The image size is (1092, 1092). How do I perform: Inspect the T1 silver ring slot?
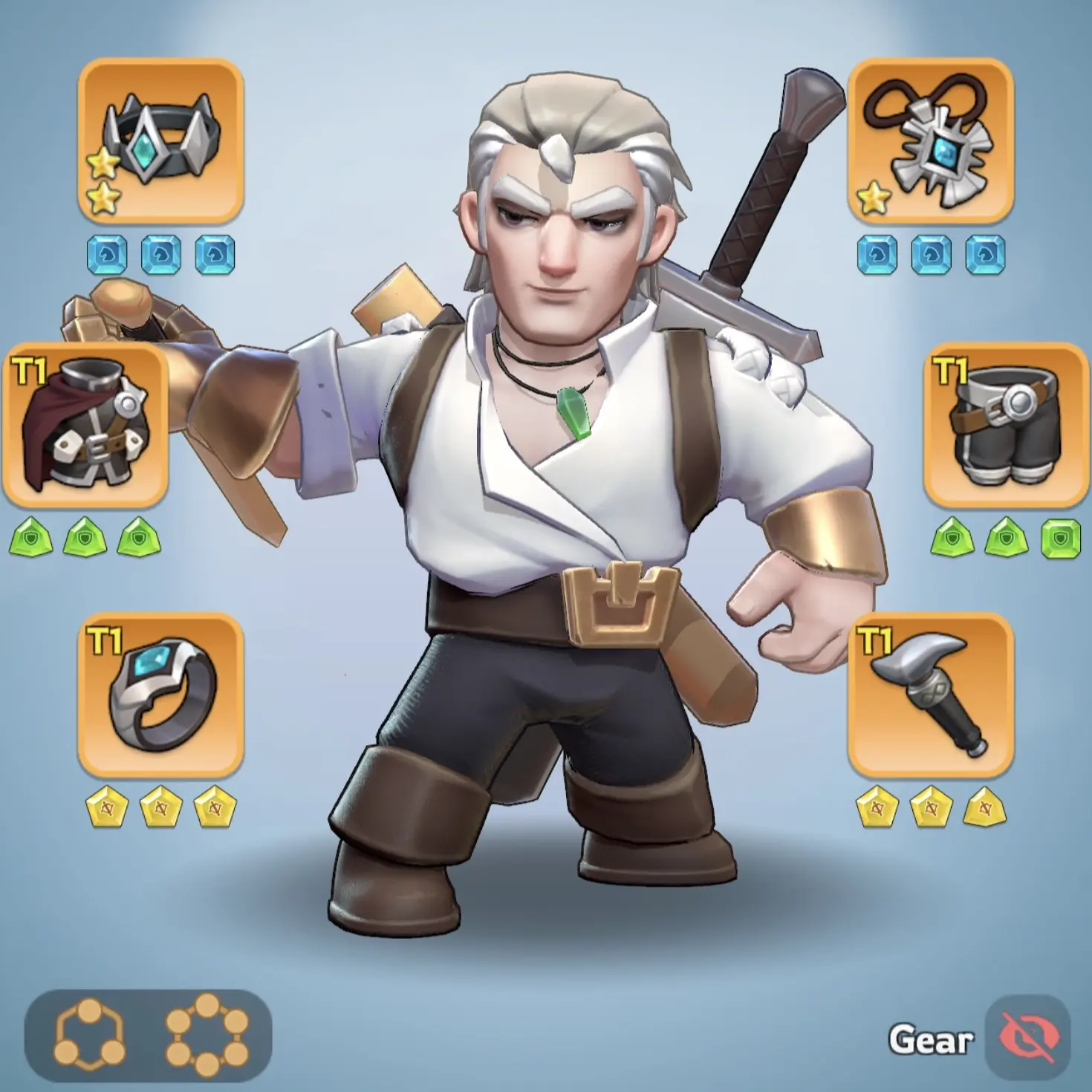160,695
